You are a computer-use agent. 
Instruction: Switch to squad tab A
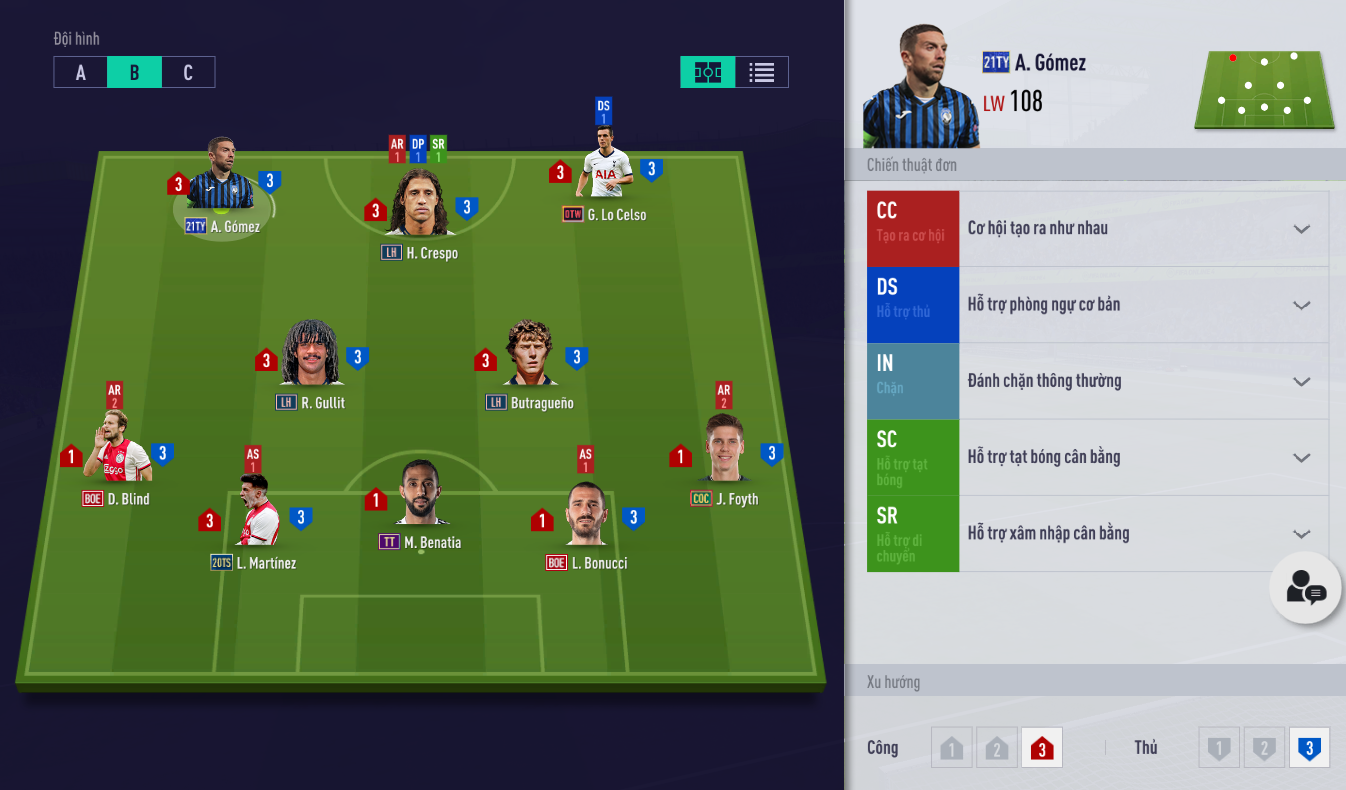(x=80, y=72)
